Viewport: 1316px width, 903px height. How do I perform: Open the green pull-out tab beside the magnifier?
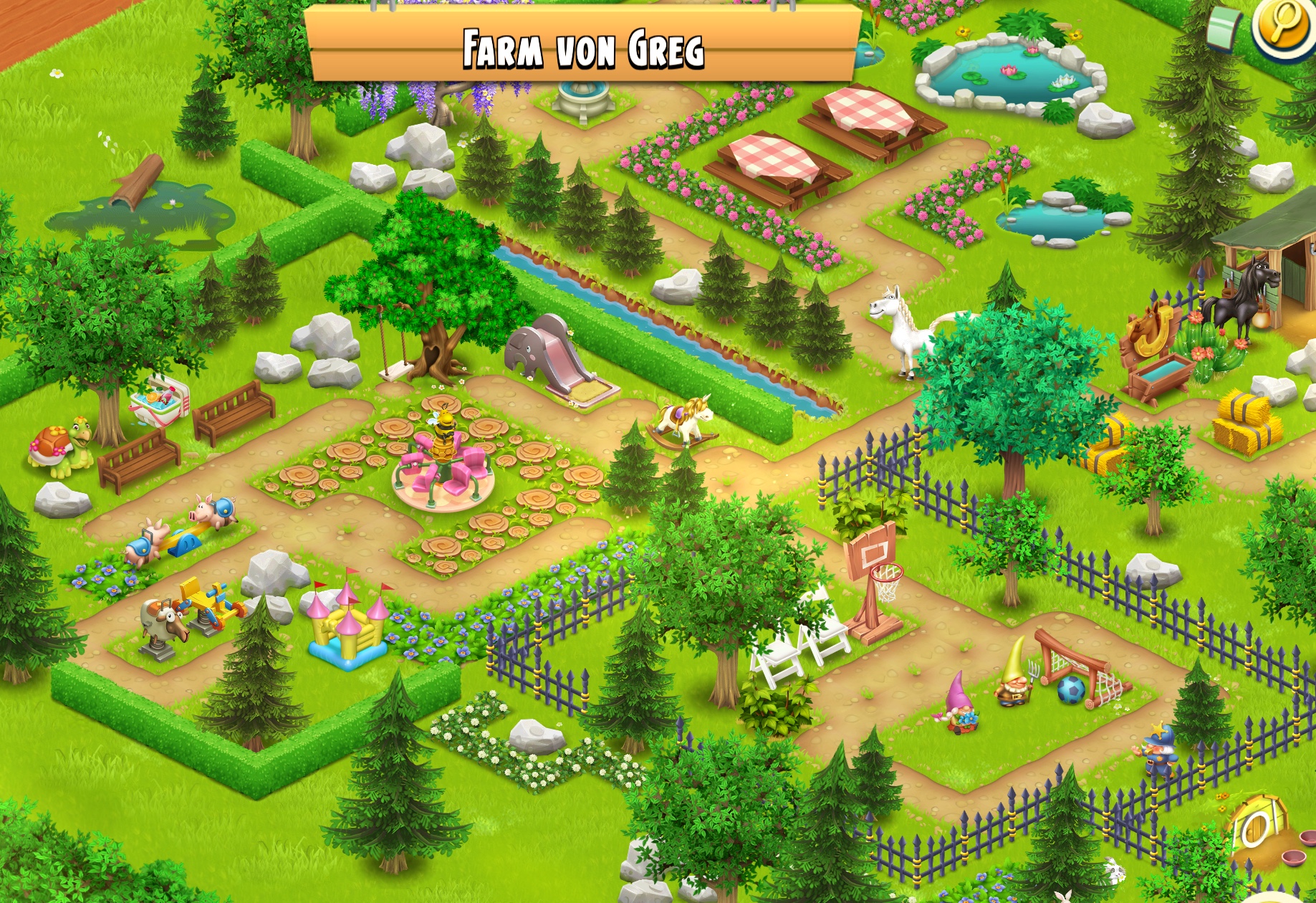coord(1224,29)
